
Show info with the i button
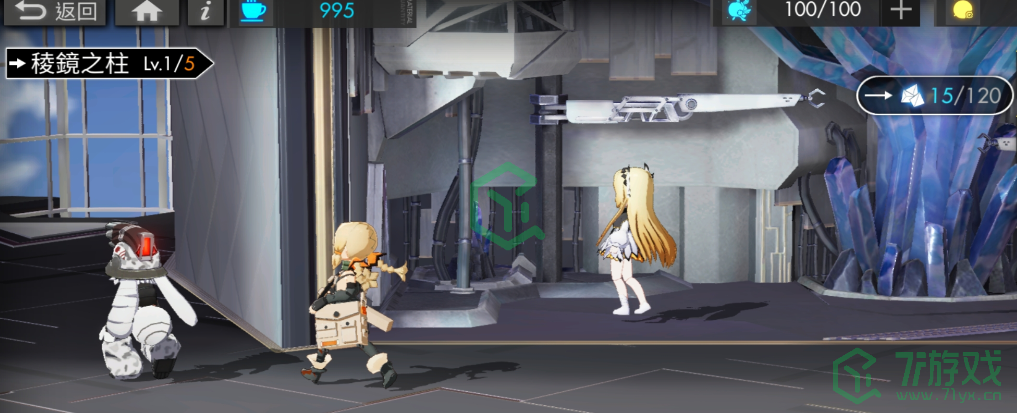click(x=205, y=12)
